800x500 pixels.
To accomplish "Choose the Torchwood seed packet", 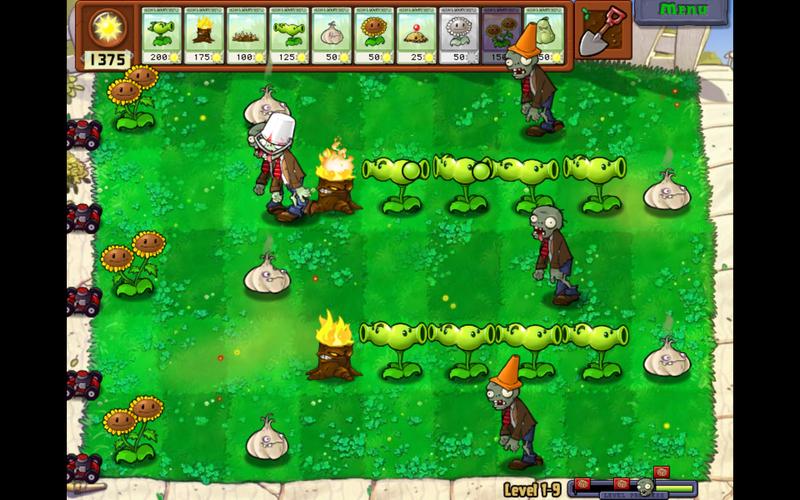I will pos(204,37).
